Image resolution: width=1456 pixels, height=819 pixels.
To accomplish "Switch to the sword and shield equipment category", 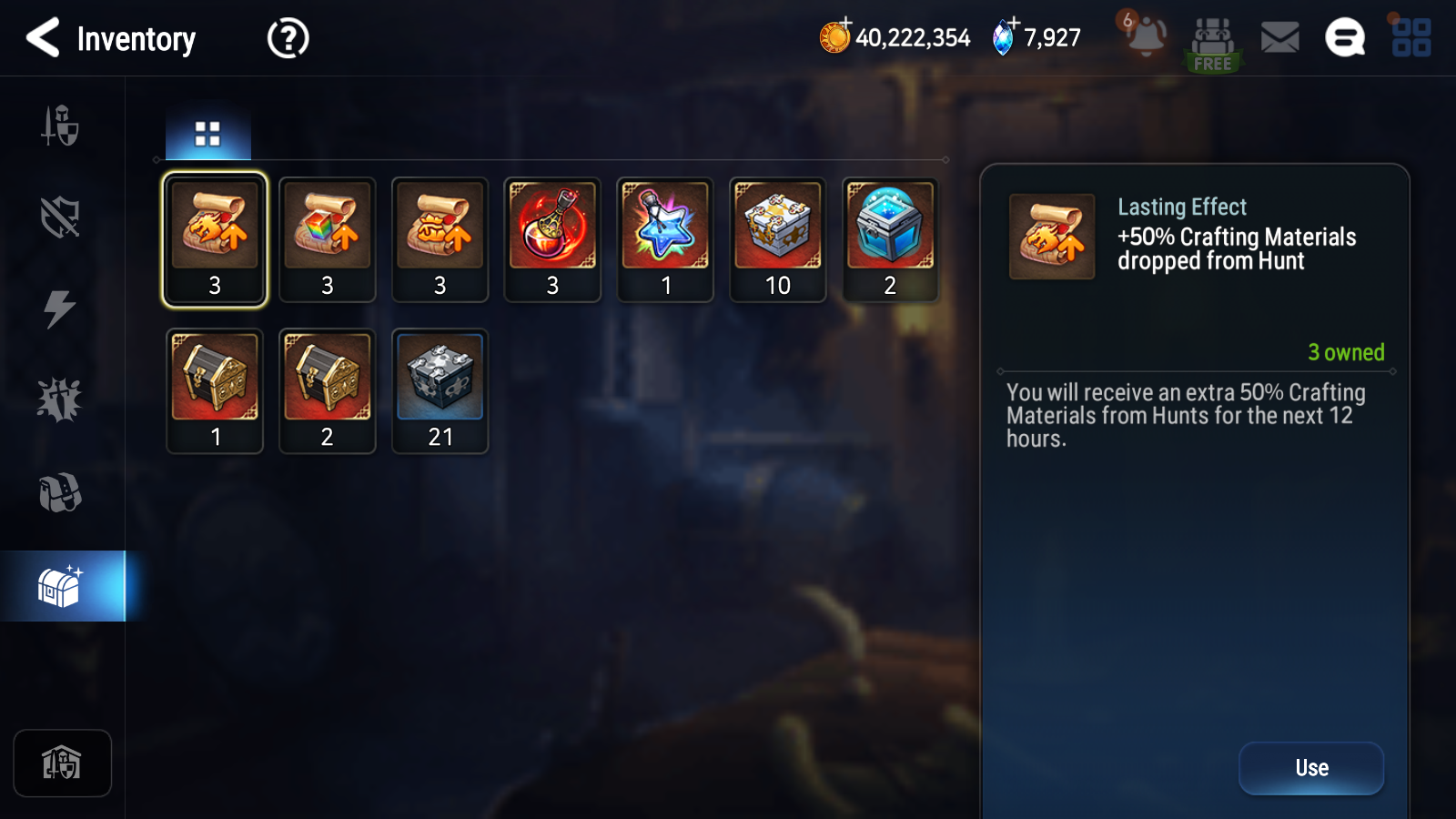I will click(60, 126).
